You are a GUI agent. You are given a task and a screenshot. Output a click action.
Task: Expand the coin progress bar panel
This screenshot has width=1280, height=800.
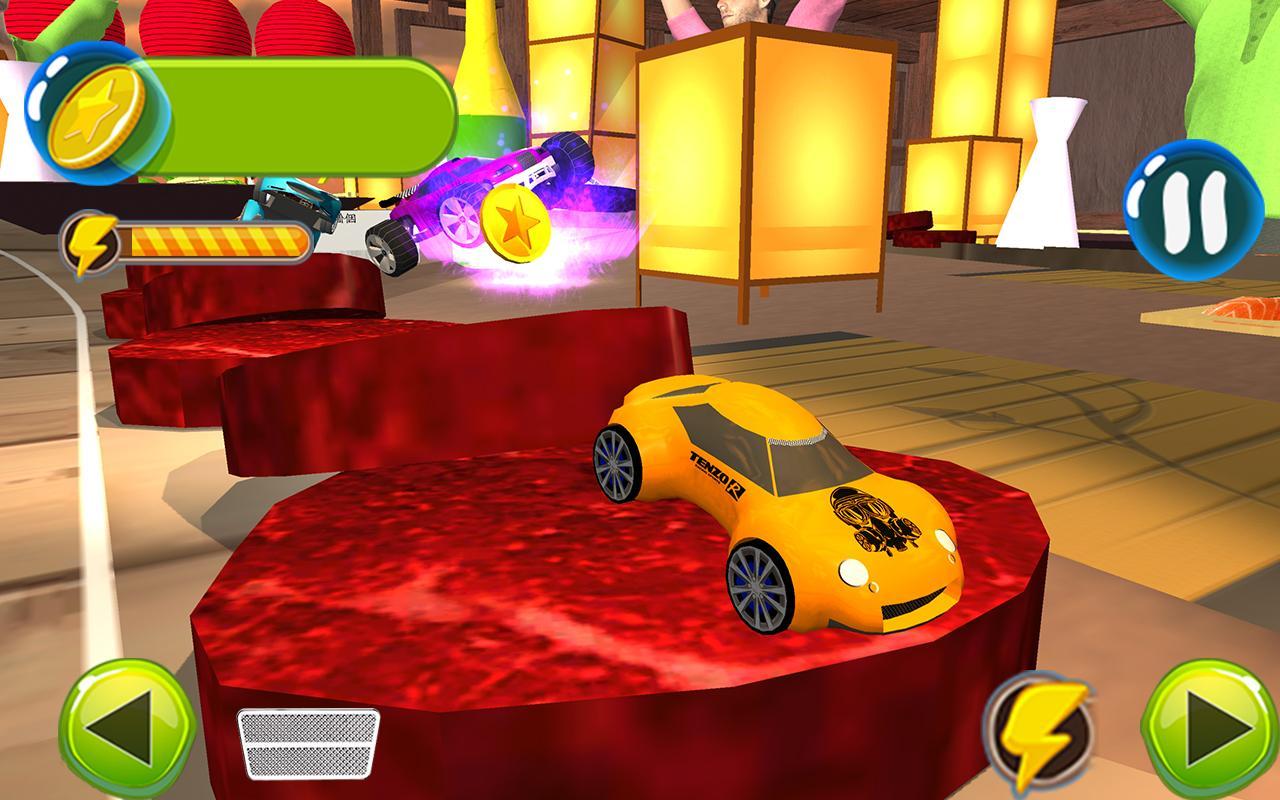[x=290, y=112]
